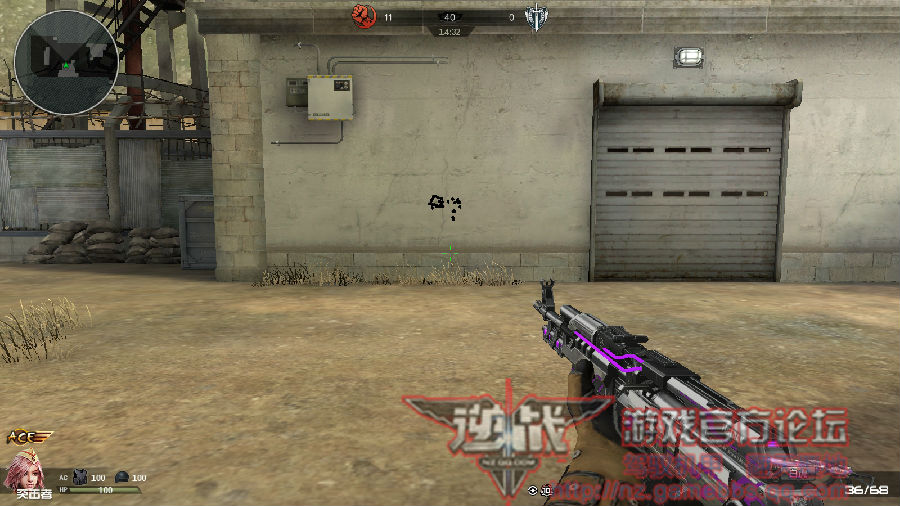Click the circular minimap radar

[66, 57]
